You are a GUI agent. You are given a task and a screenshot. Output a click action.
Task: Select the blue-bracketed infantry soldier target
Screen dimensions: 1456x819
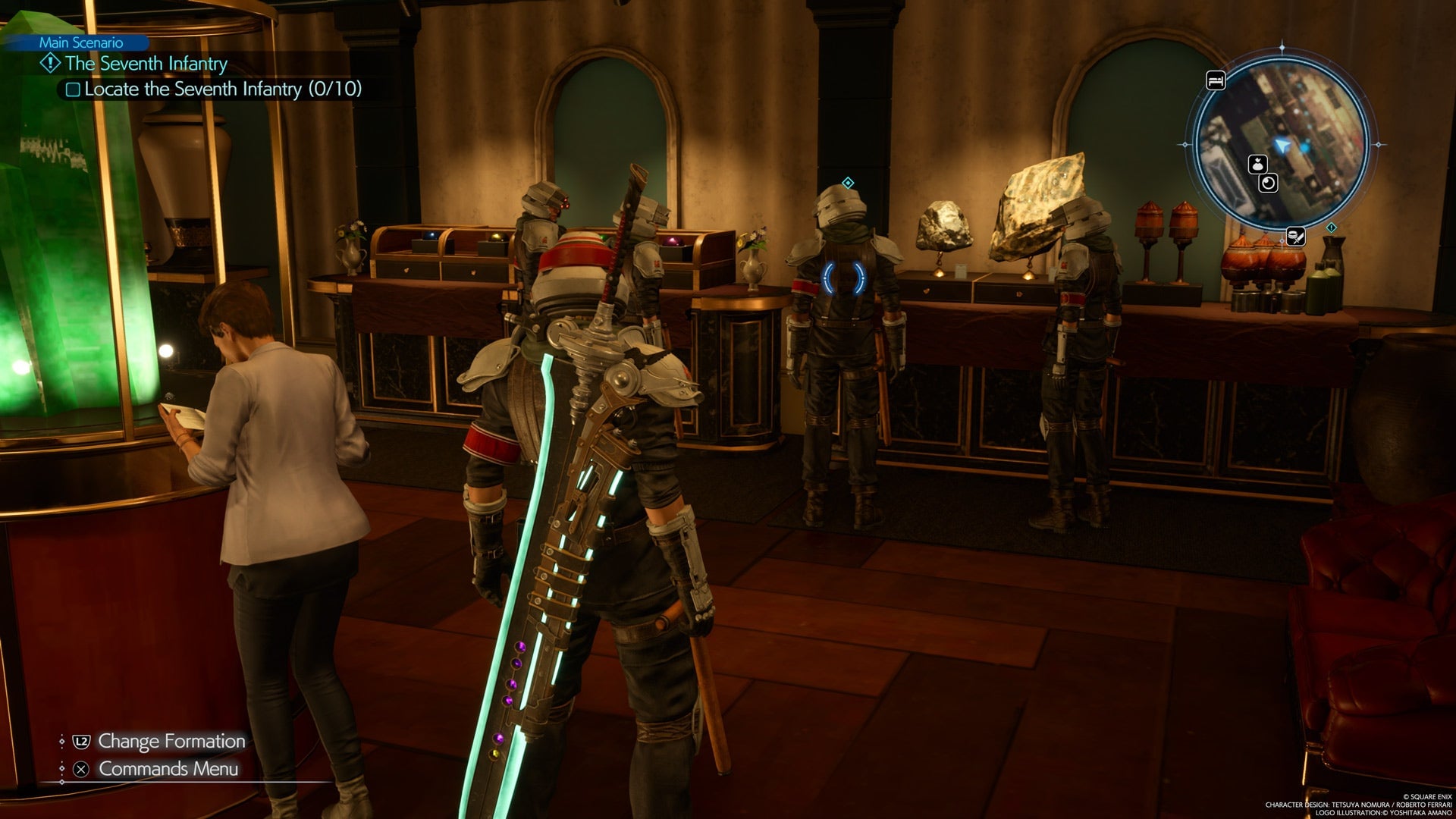click(844, 278)
